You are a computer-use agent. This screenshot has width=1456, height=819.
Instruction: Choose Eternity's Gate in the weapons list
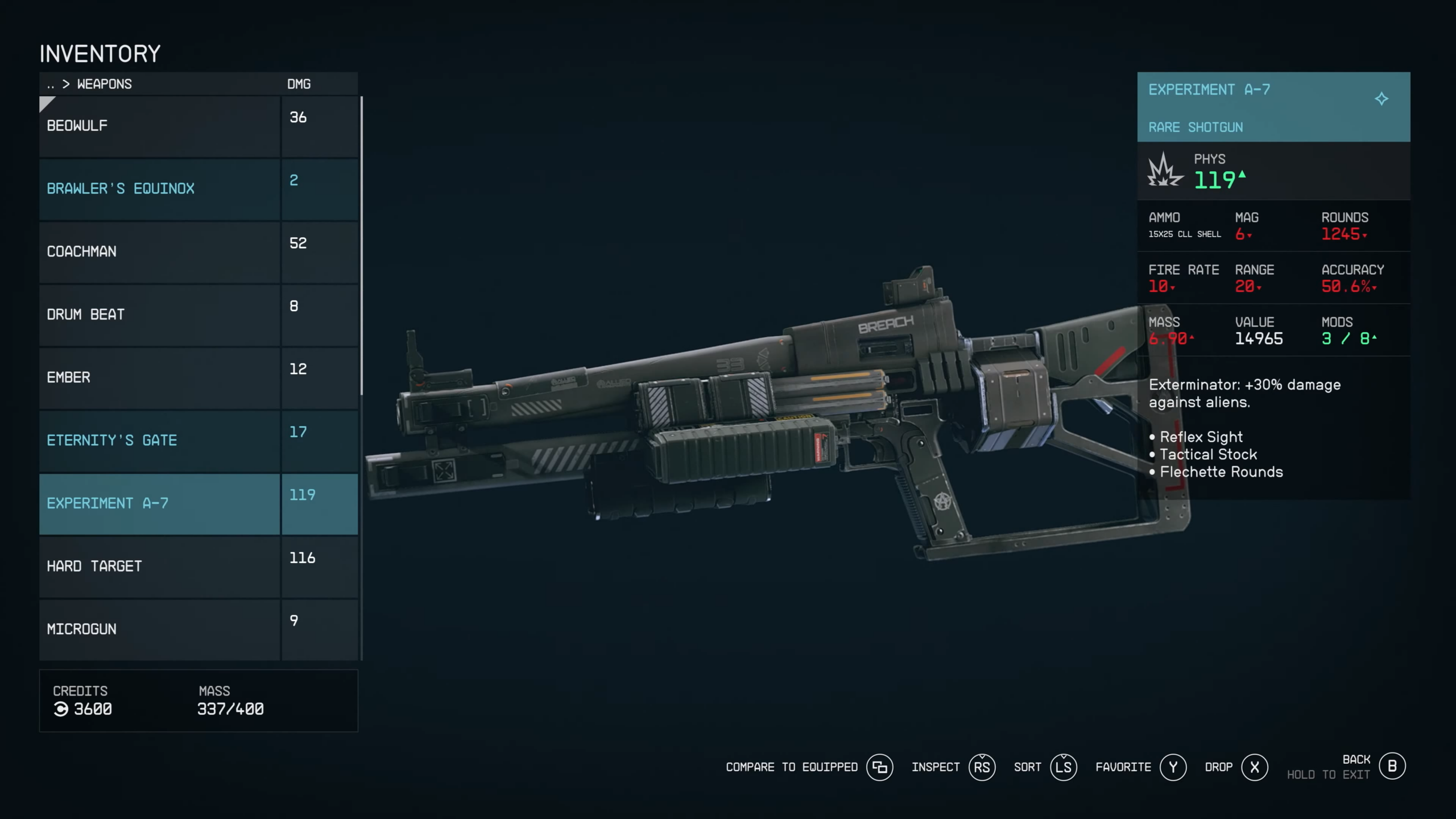[x=159, y=441]
